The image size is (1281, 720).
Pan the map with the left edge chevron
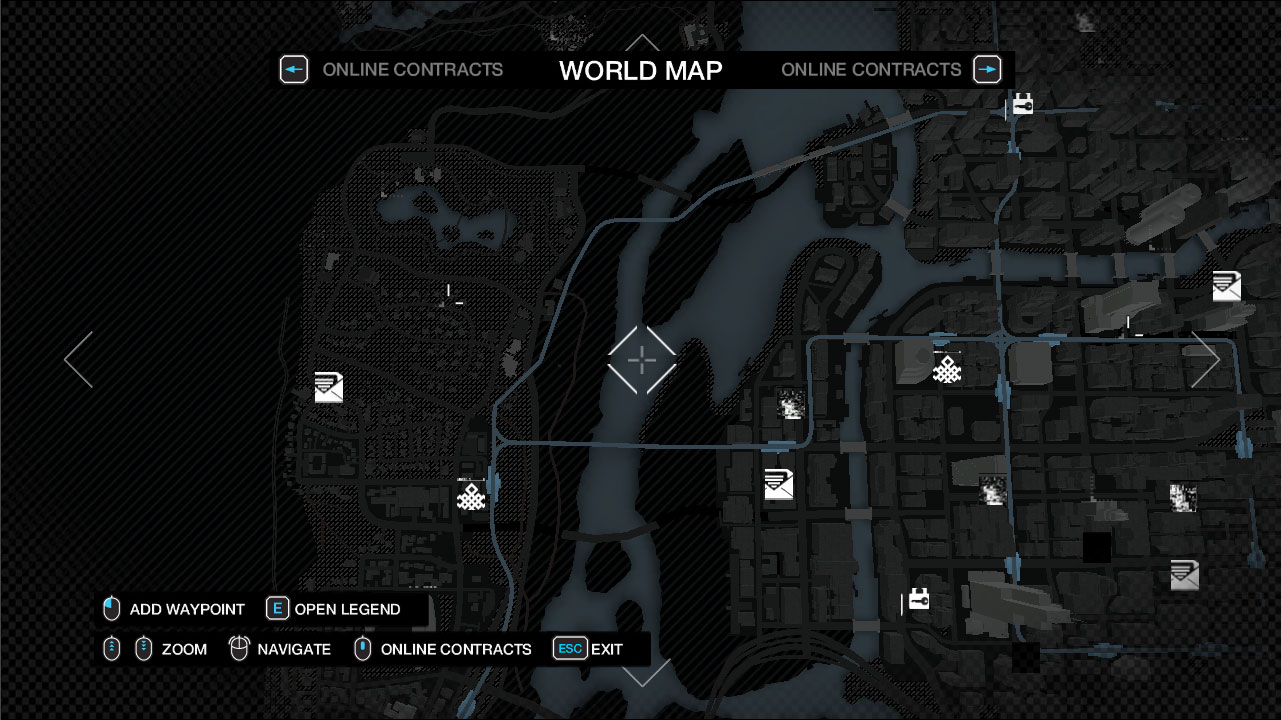(x=79, y=360)
